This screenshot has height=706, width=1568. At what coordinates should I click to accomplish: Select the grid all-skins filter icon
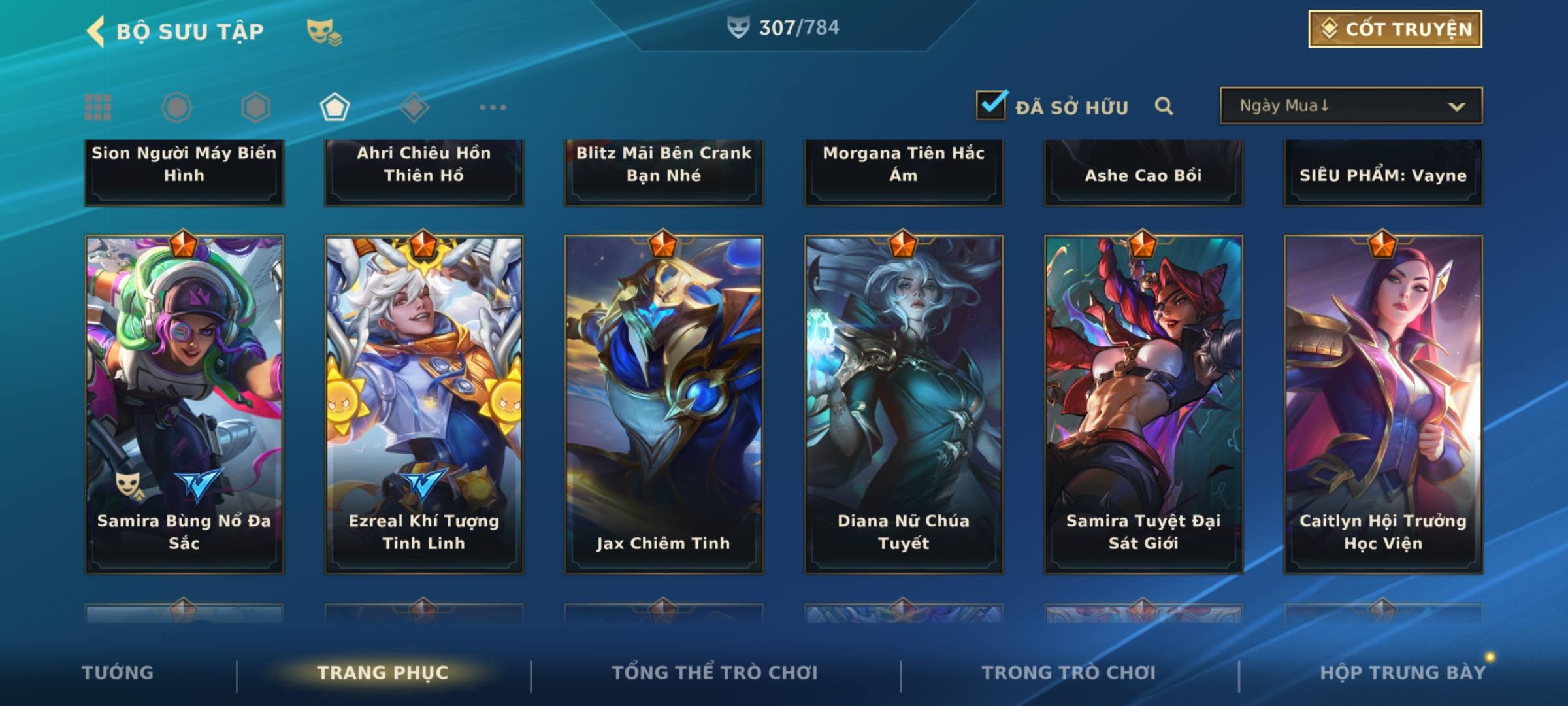click(x=98, y=107)
